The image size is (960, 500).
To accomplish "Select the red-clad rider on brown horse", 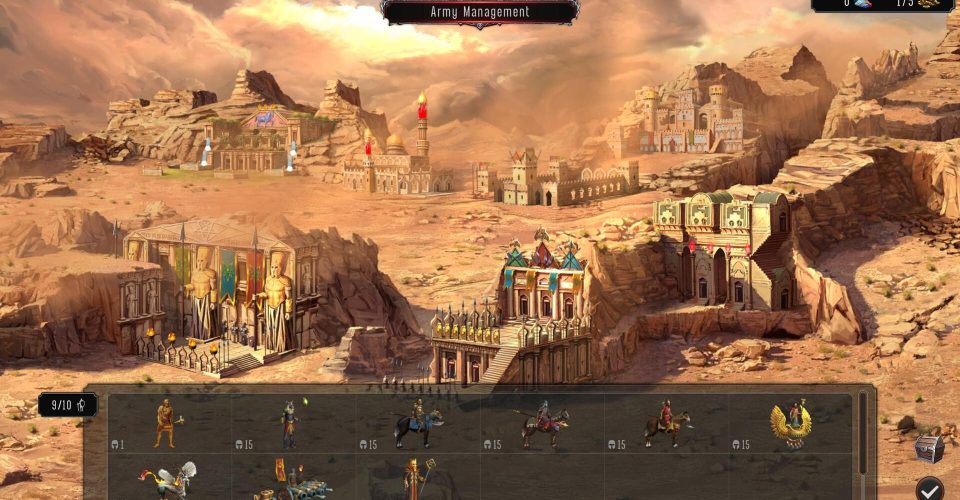I will [x=665, y=424].
